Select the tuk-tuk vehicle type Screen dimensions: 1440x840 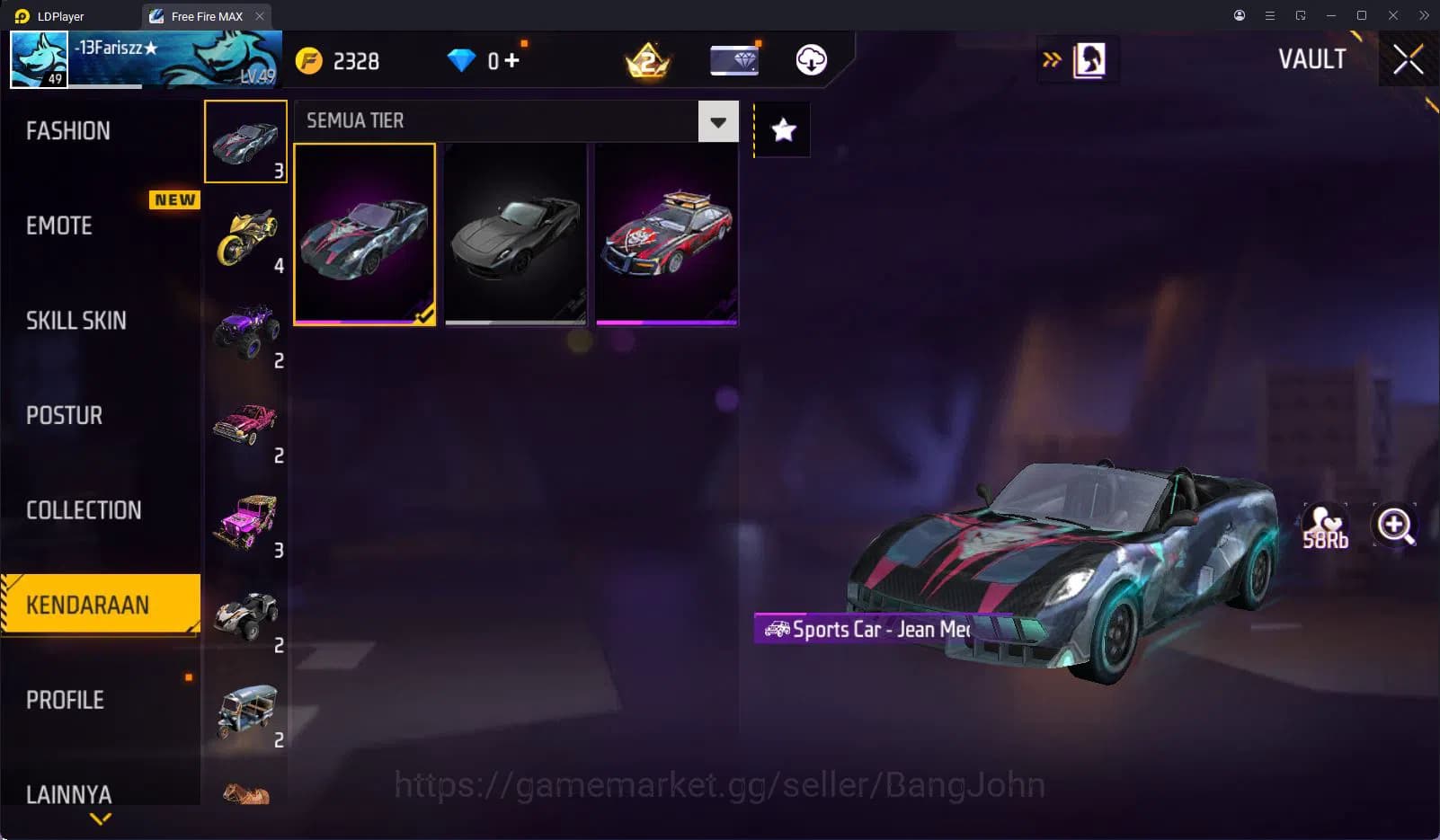(x=245, y=712)
